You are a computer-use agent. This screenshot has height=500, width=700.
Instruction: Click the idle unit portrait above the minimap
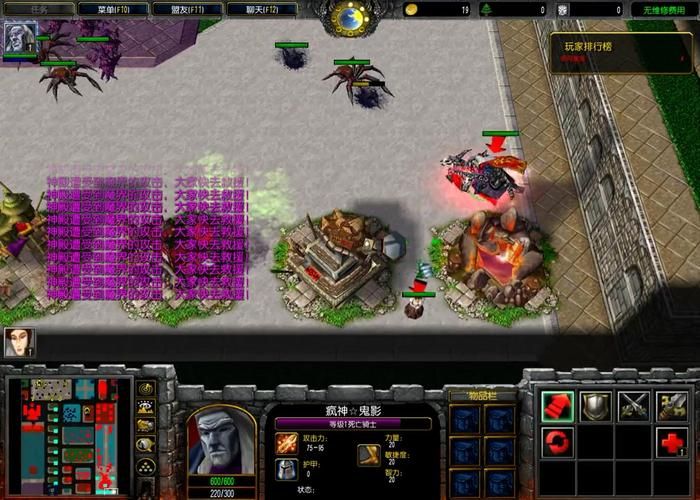click(18, 343)
